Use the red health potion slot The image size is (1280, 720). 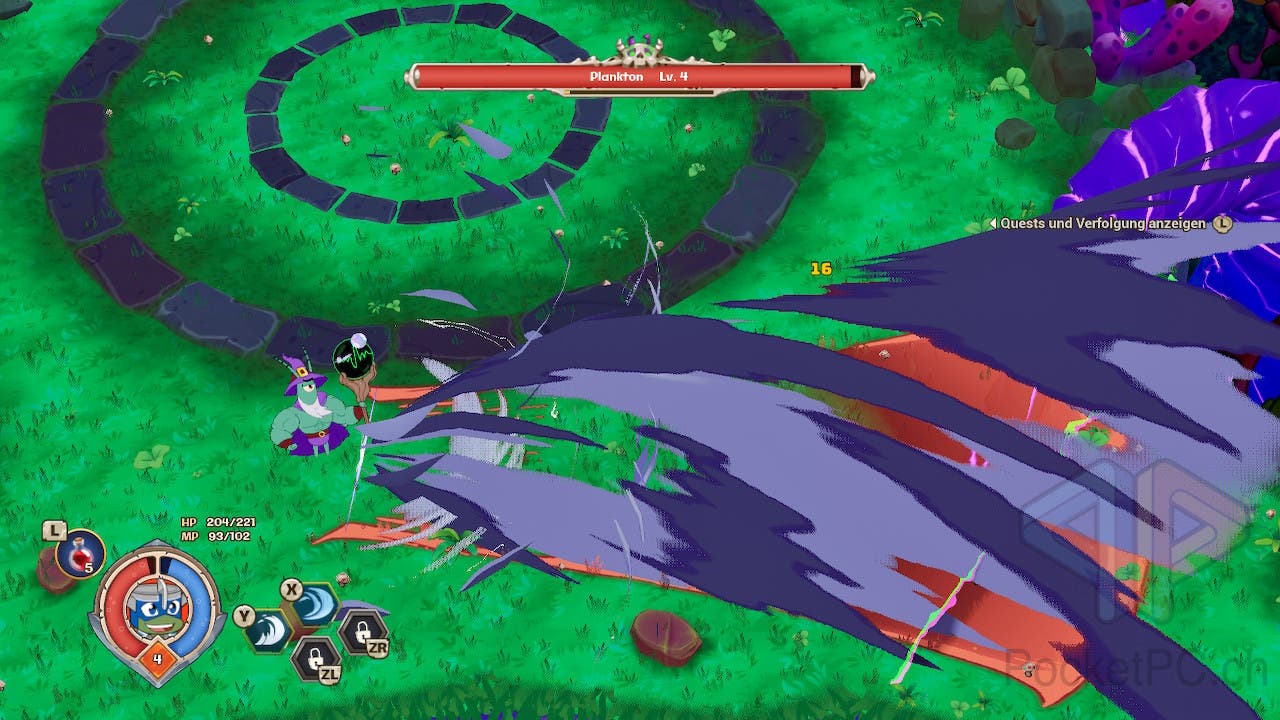pos(80,553)
